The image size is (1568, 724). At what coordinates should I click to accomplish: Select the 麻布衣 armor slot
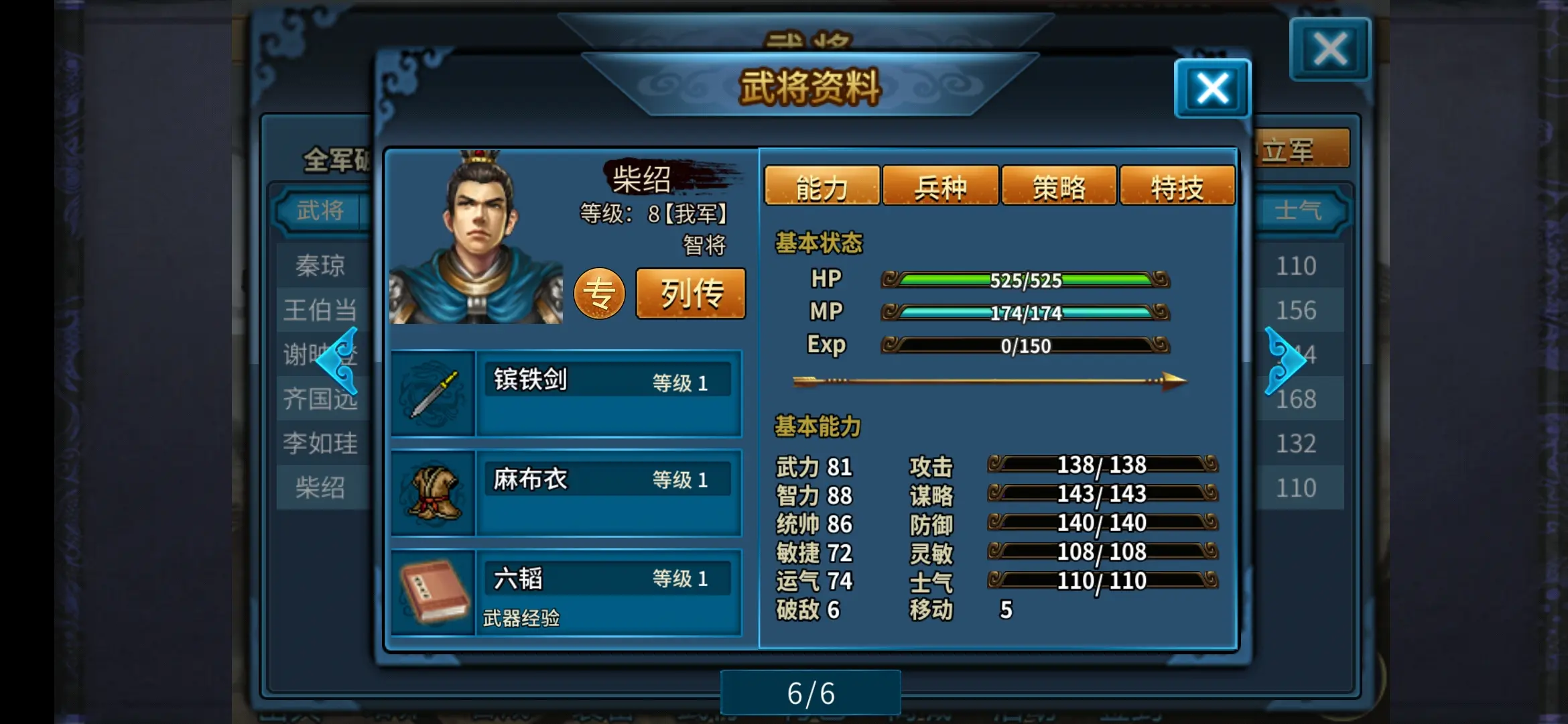[x=566, y=493]
